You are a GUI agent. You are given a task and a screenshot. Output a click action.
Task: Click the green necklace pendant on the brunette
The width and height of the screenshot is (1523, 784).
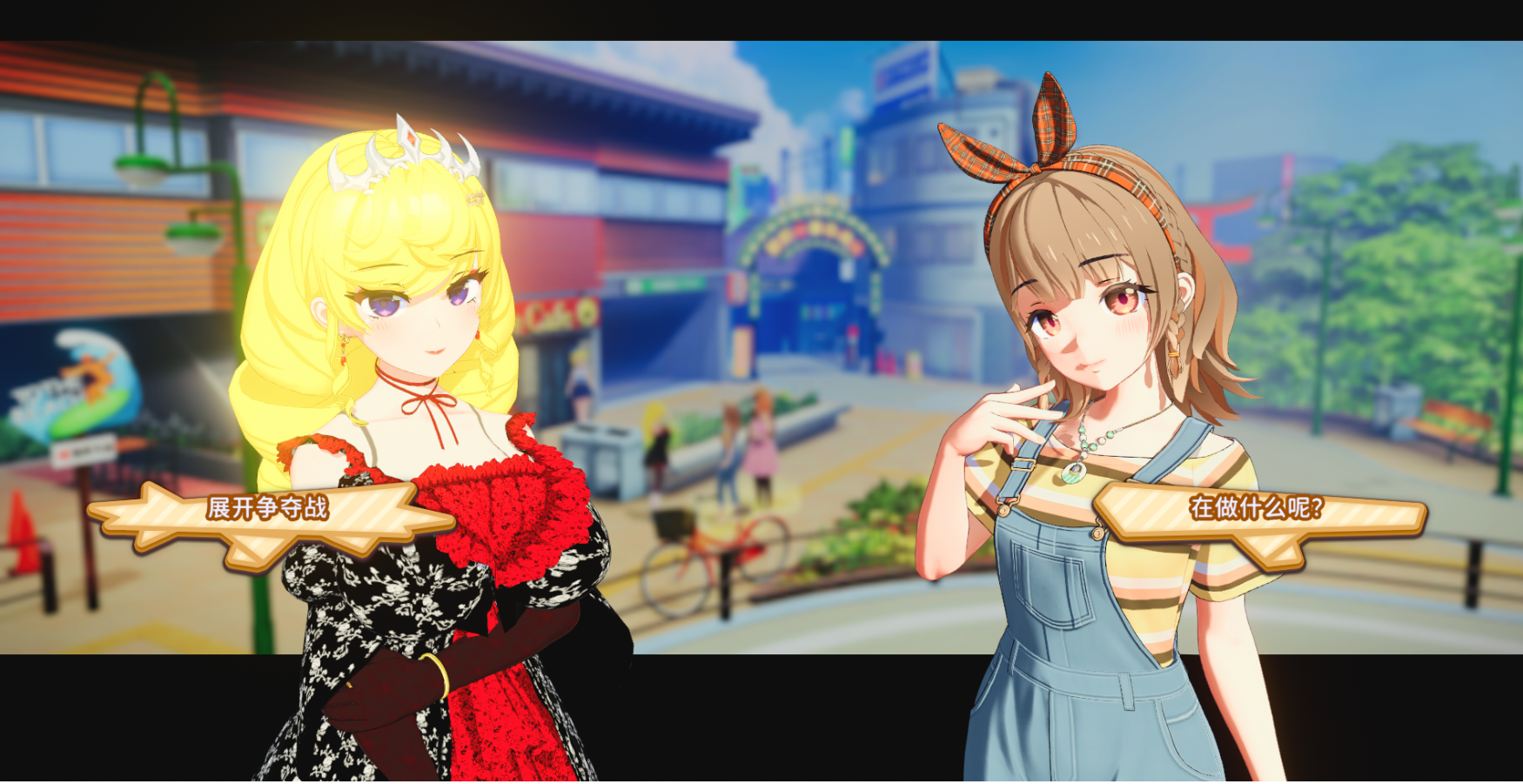tap(1074, 474)
